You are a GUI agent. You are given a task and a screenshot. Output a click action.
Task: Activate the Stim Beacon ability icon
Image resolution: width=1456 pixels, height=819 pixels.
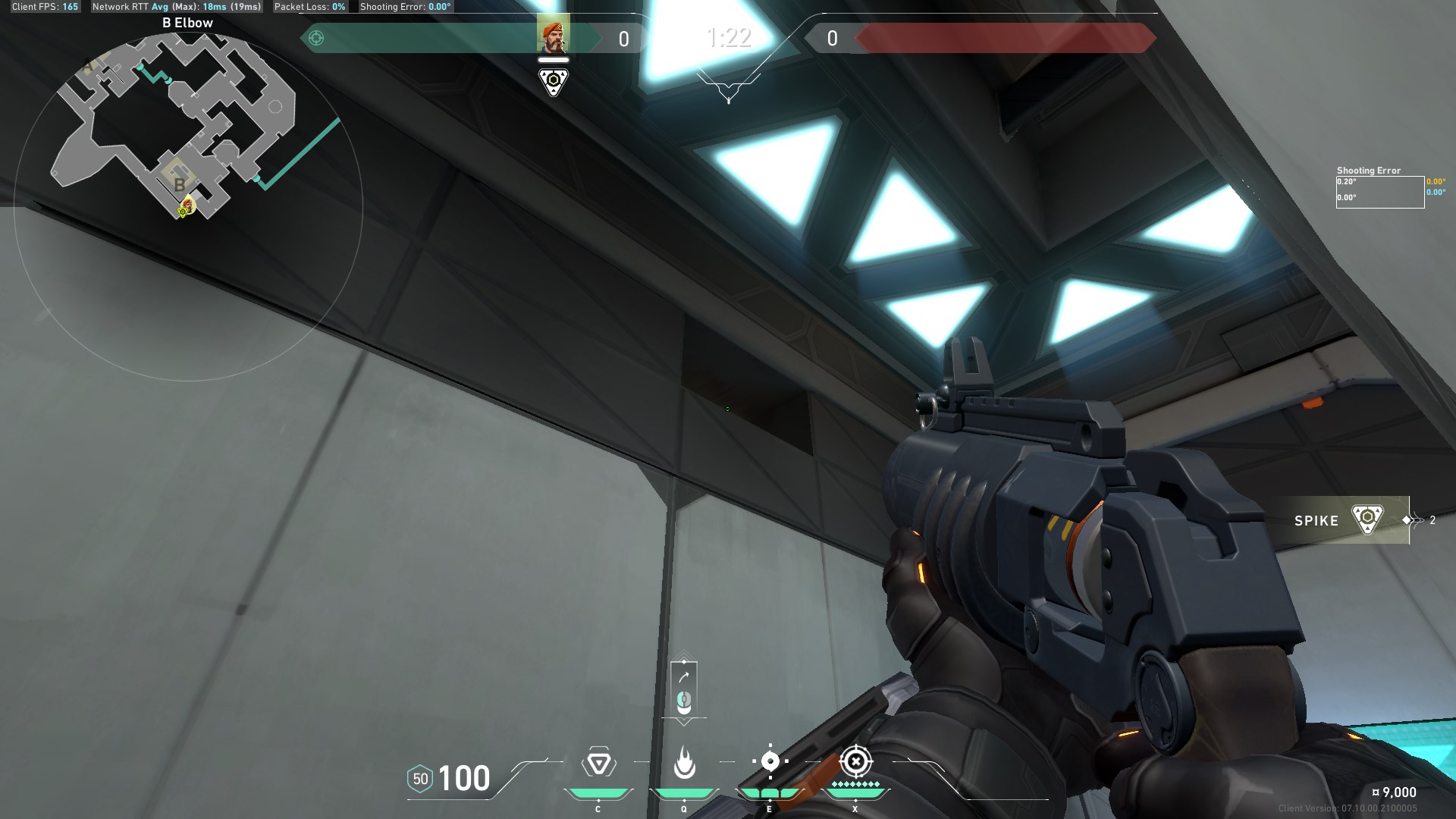click(598, 763)
